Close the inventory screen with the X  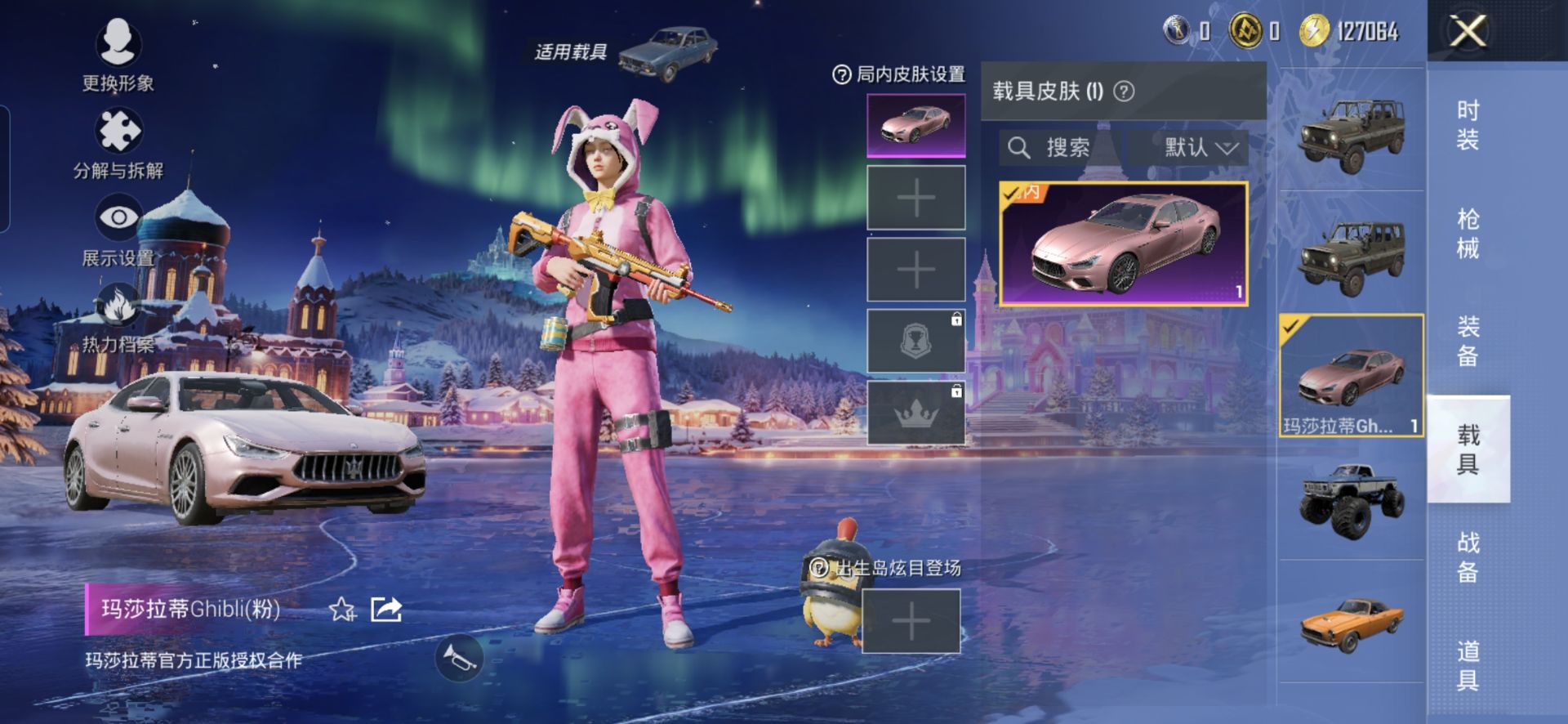tap(1468, 33)
